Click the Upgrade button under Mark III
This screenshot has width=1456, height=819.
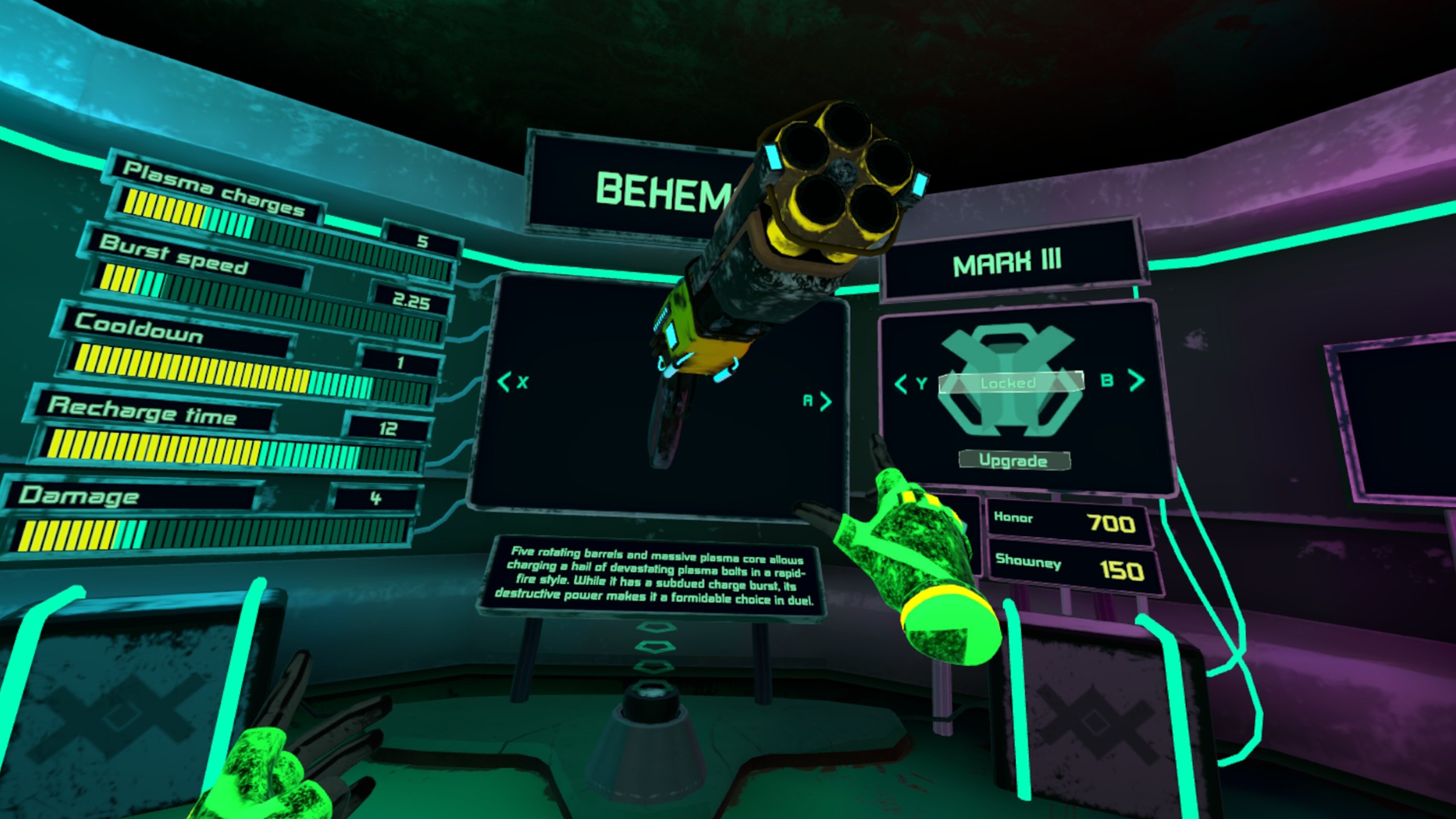1014,460
